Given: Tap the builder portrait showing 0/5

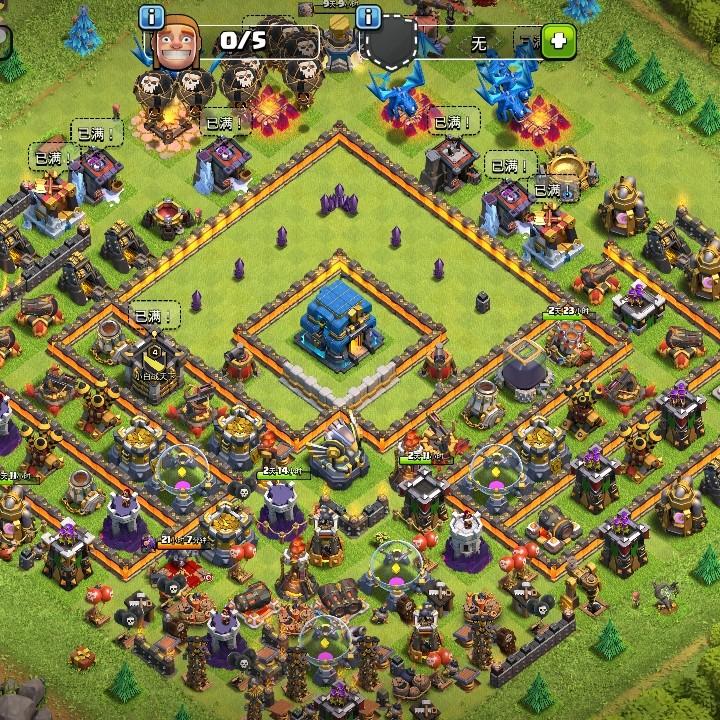Looking at the screenshot, I should (177, 44).
